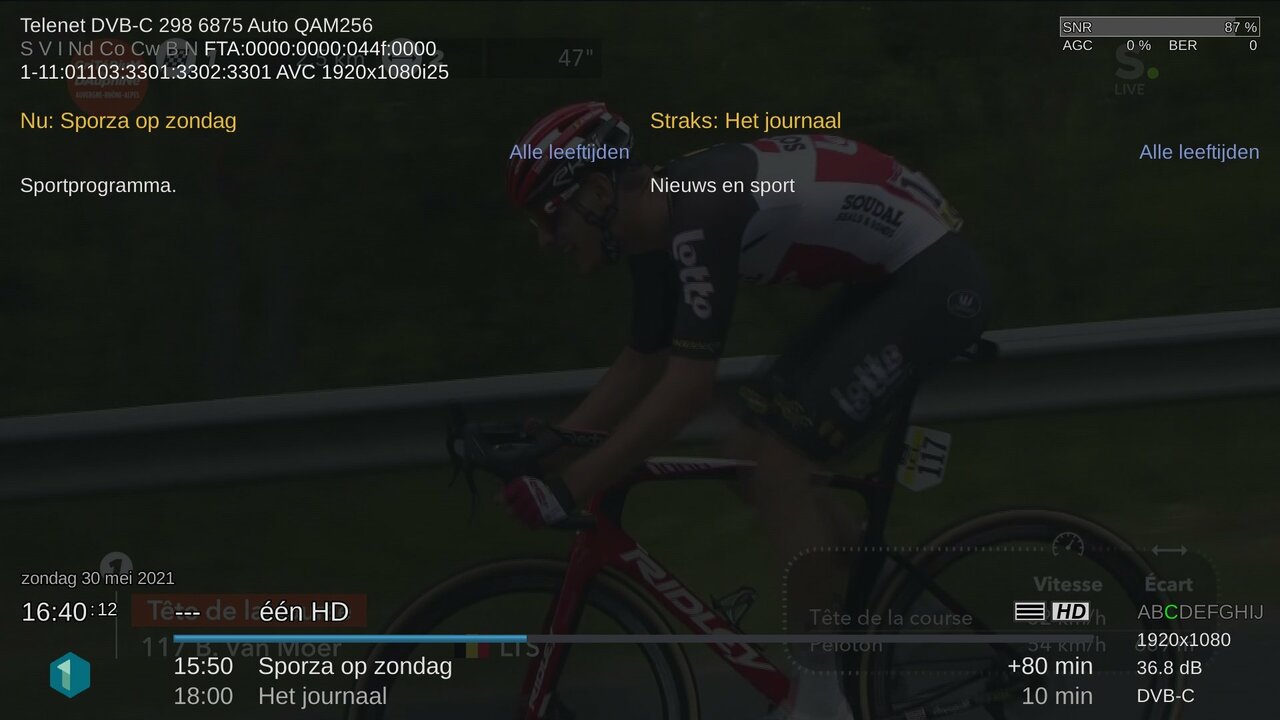Click the HD indicator icon
Viewport: 1280px width, 720px height.
[x=1070, y=611]
